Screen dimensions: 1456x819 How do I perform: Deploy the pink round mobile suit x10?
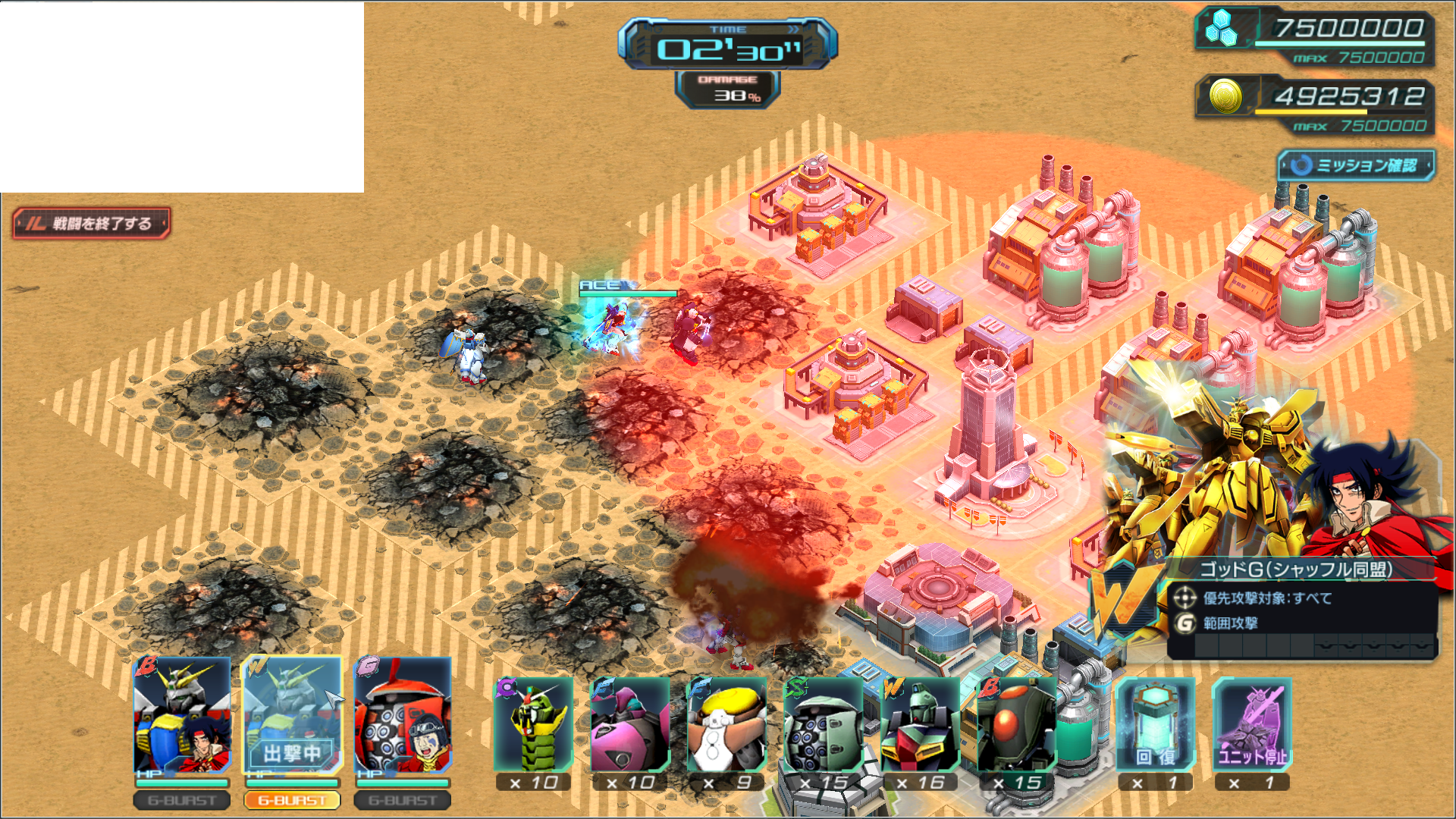[x=630, y=726]
